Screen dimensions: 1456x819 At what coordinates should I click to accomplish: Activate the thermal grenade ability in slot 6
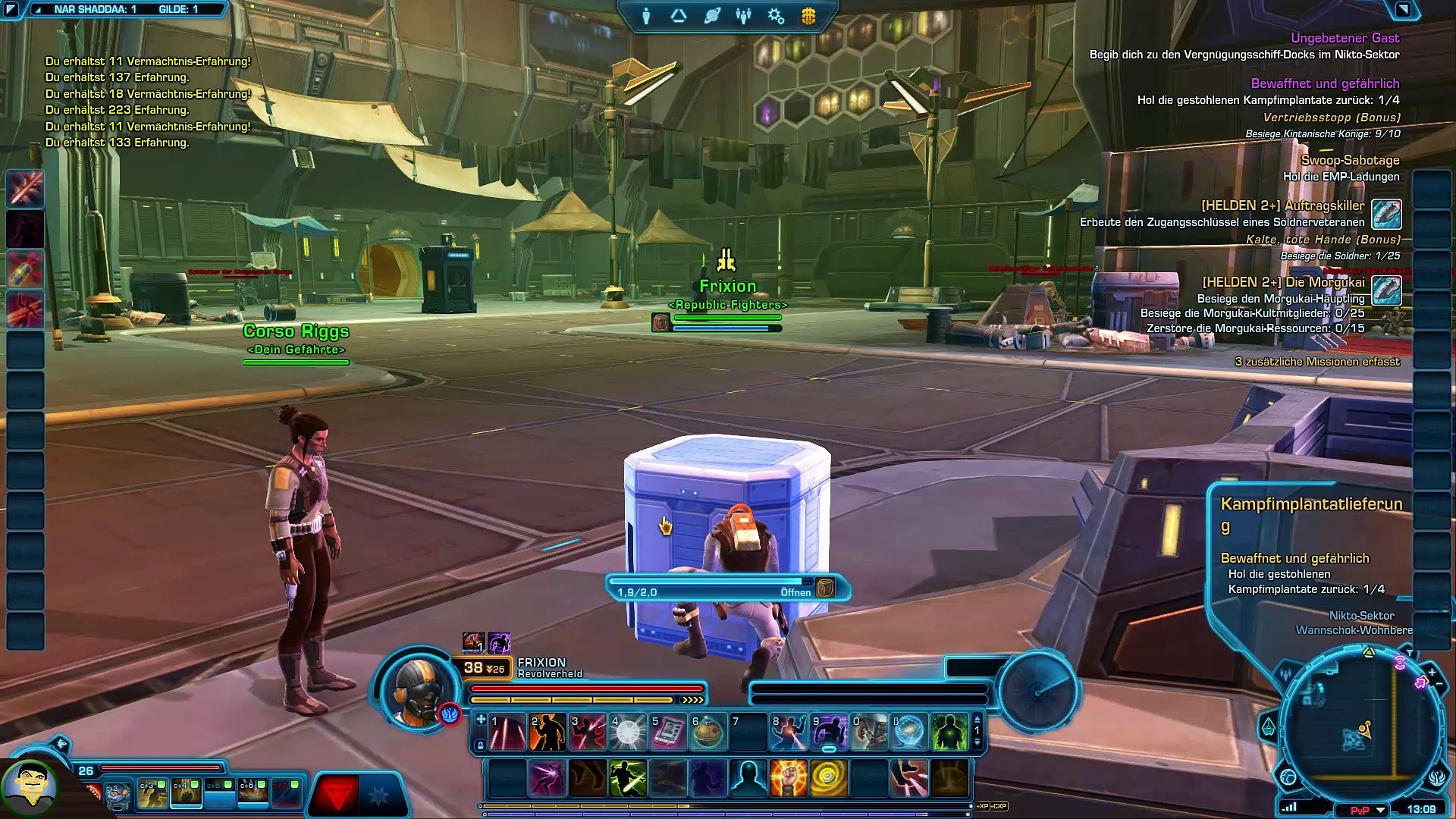[x=708, y=733]
